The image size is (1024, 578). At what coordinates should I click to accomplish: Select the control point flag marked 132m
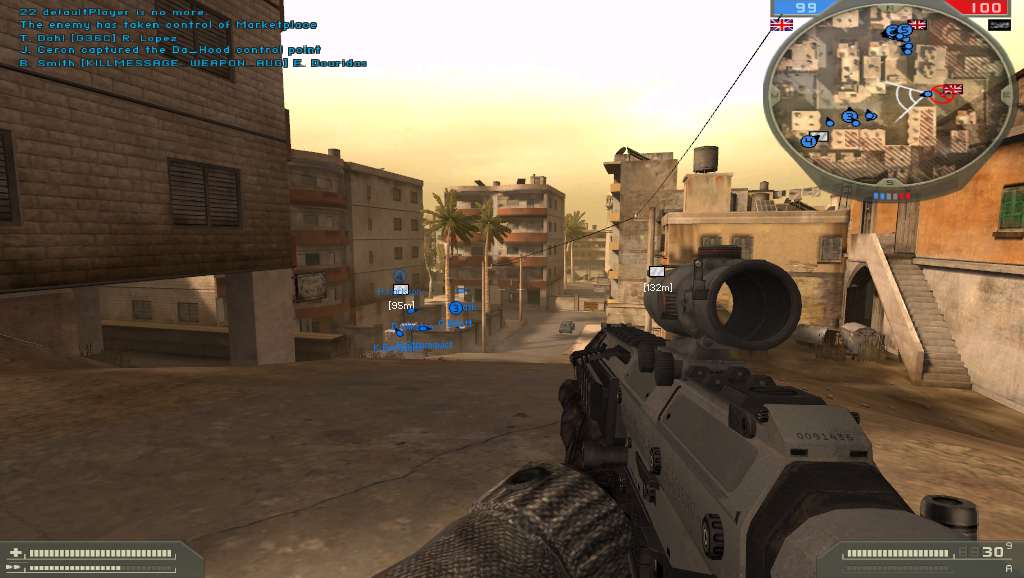click(x=657, y=272)
